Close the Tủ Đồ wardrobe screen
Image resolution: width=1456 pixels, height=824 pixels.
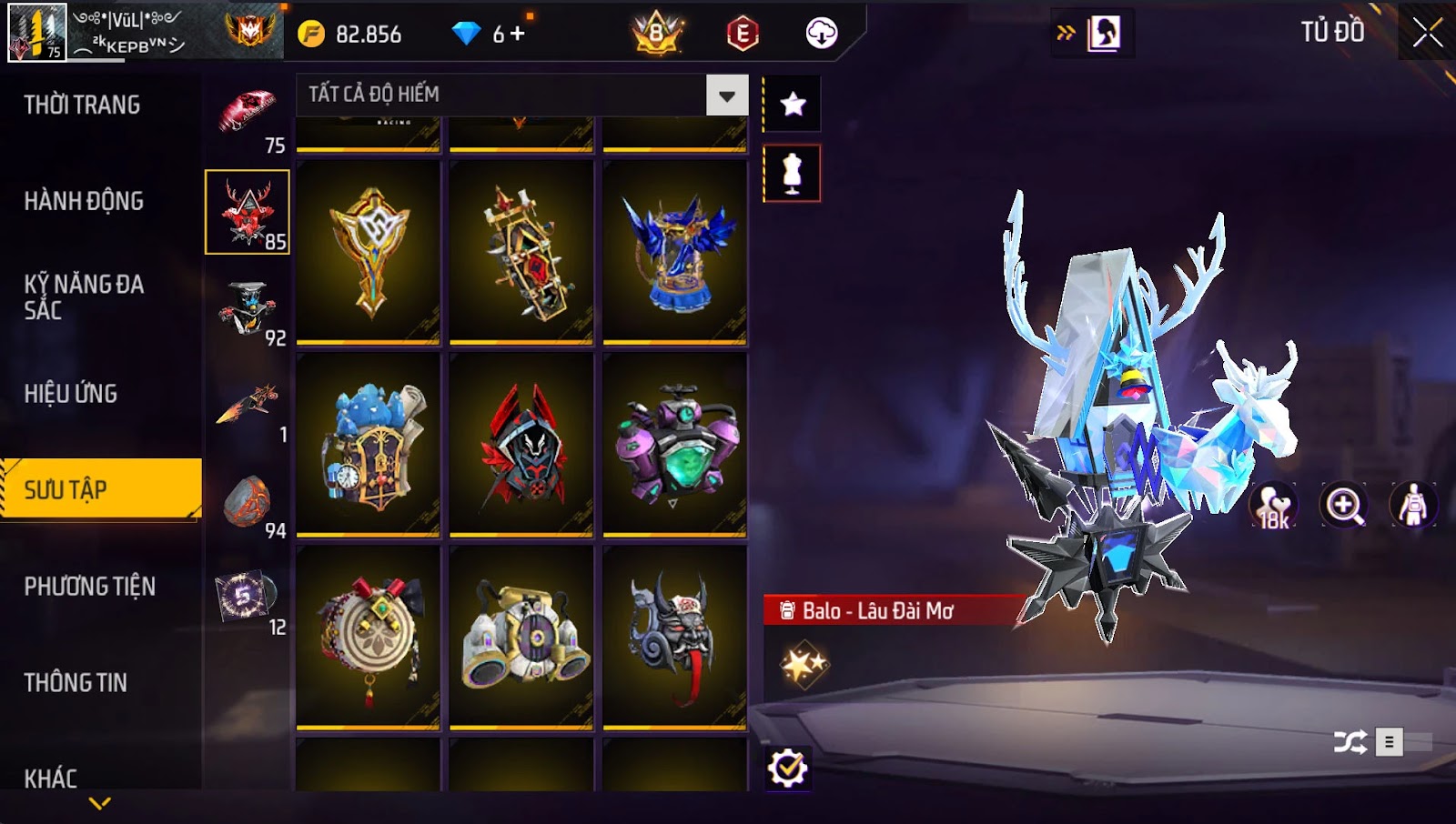[x=1427, y=33]
